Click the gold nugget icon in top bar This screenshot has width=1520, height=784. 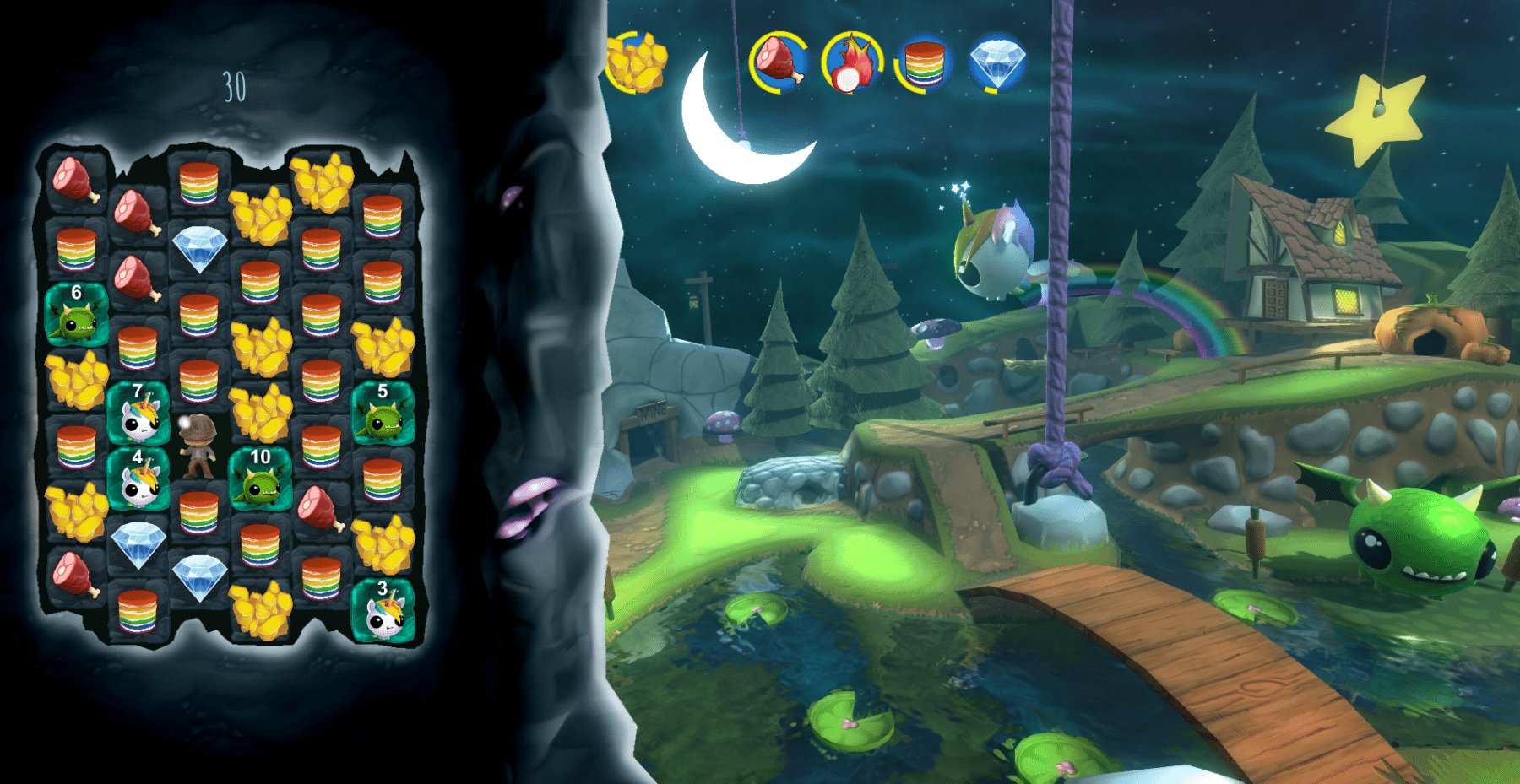tap(638, 62)
